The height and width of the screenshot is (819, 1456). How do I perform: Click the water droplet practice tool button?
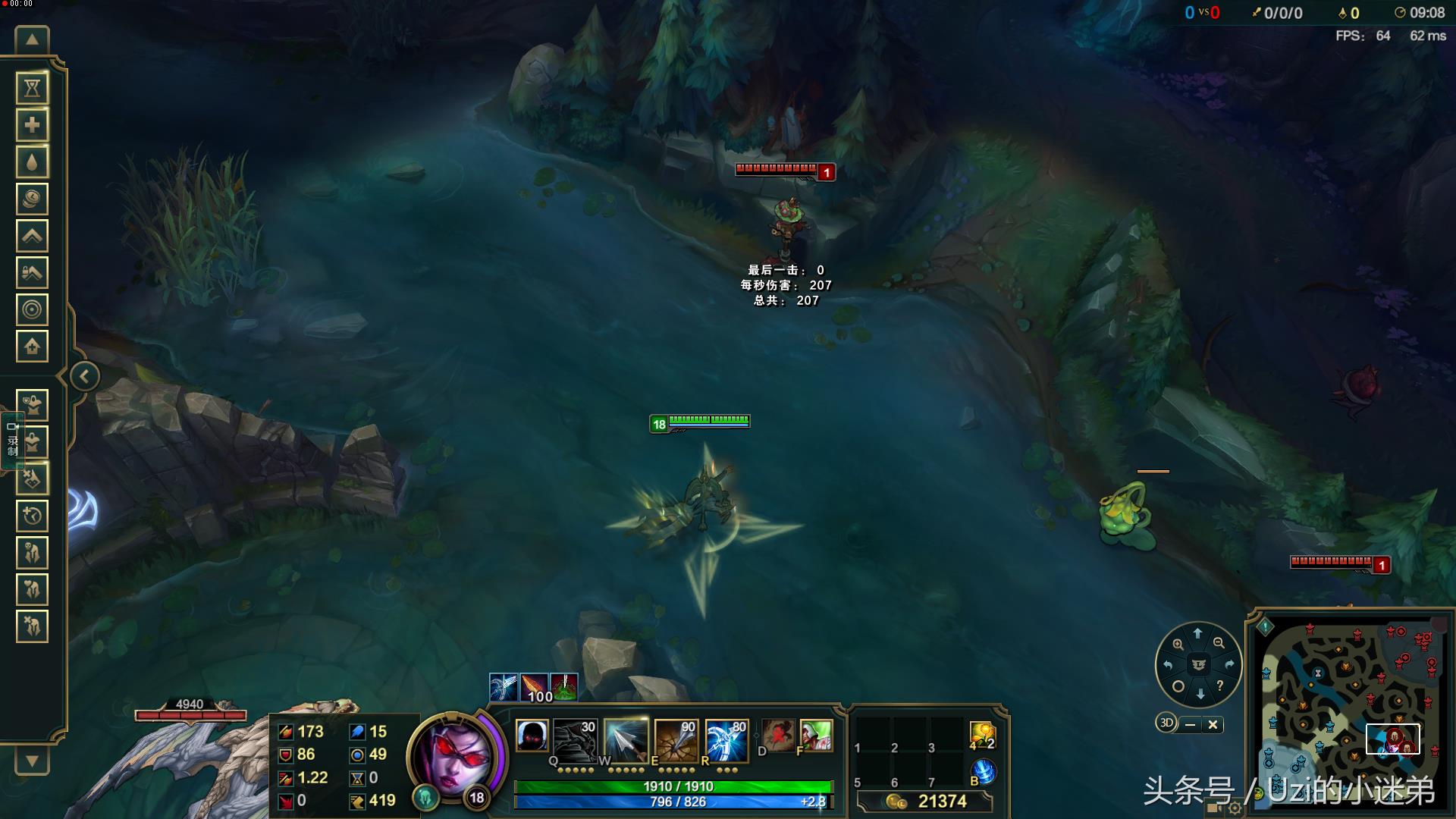point(32,162)
